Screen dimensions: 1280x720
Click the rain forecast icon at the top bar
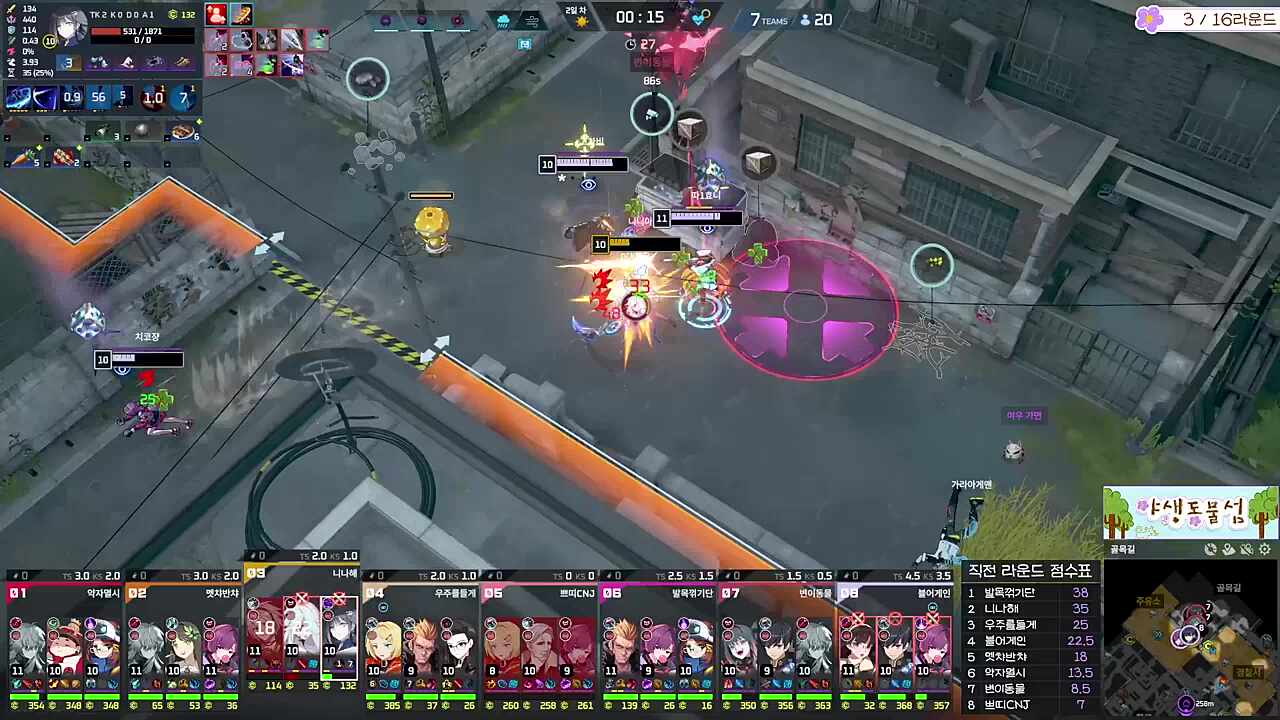point(503,21)
